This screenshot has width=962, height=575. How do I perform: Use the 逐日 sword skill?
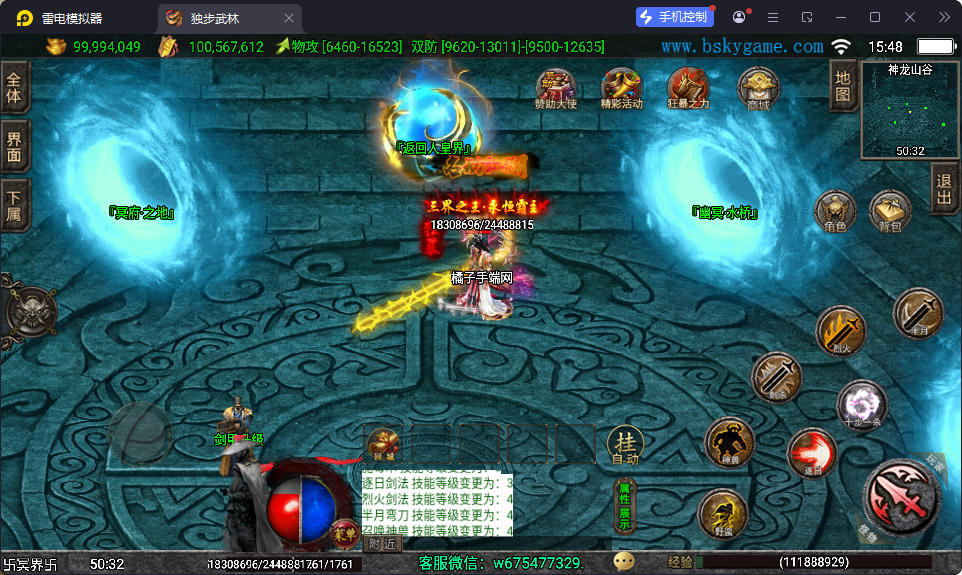coord(811,452)
